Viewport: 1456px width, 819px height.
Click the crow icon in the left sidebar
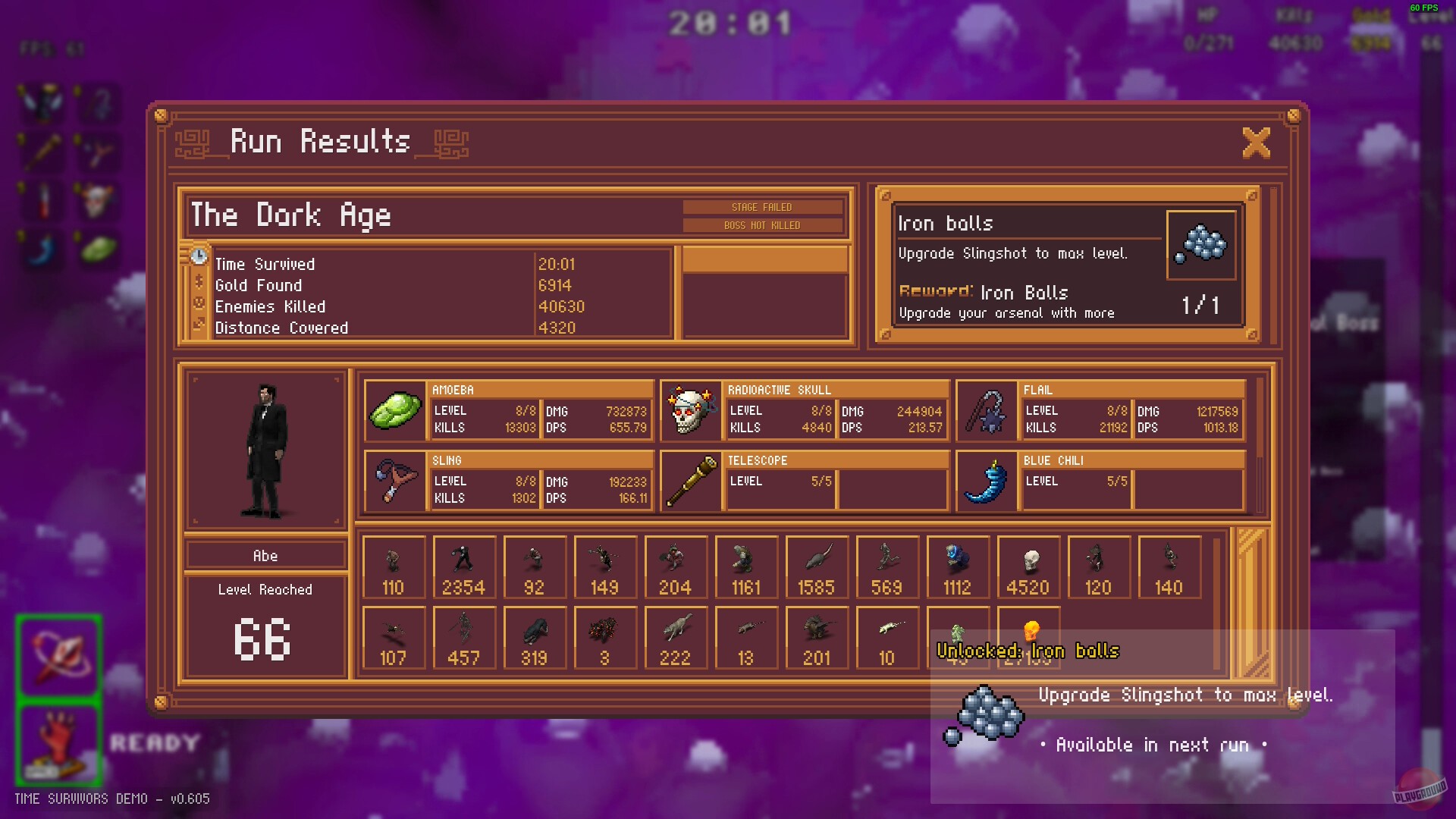(42, 105)
